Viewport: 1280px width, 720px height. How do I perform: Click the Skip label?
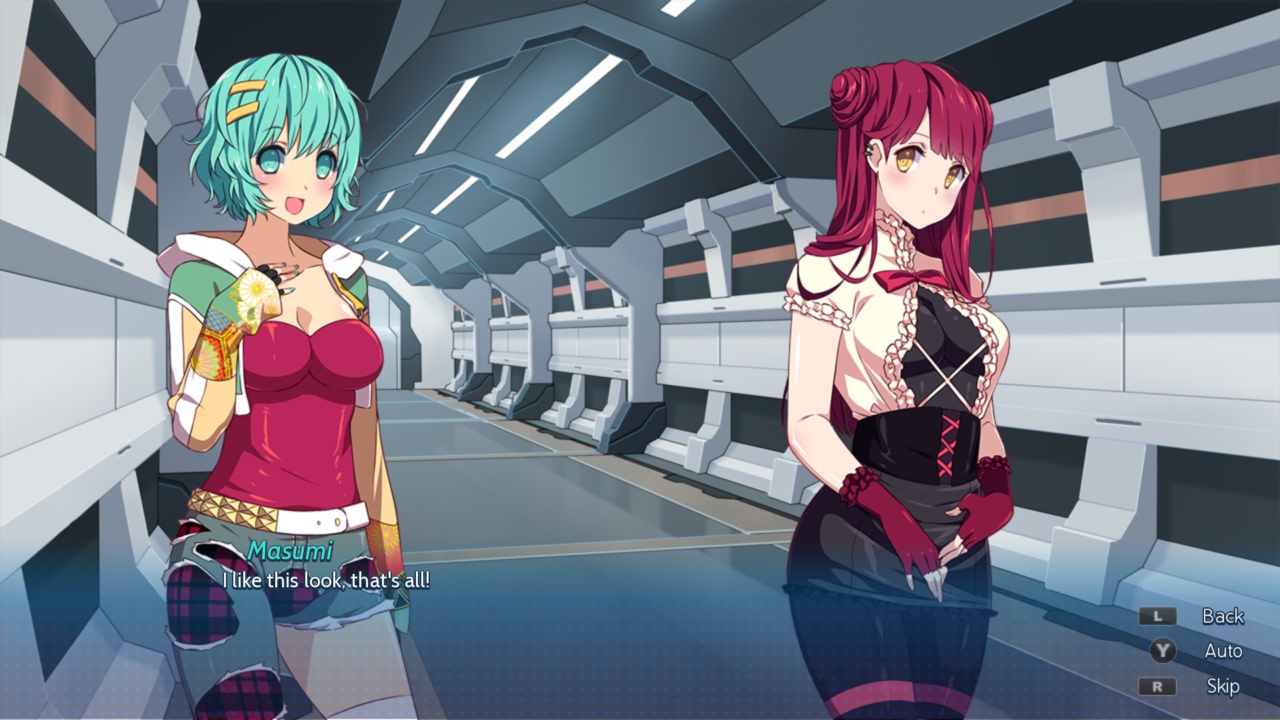pos(1221,687)
